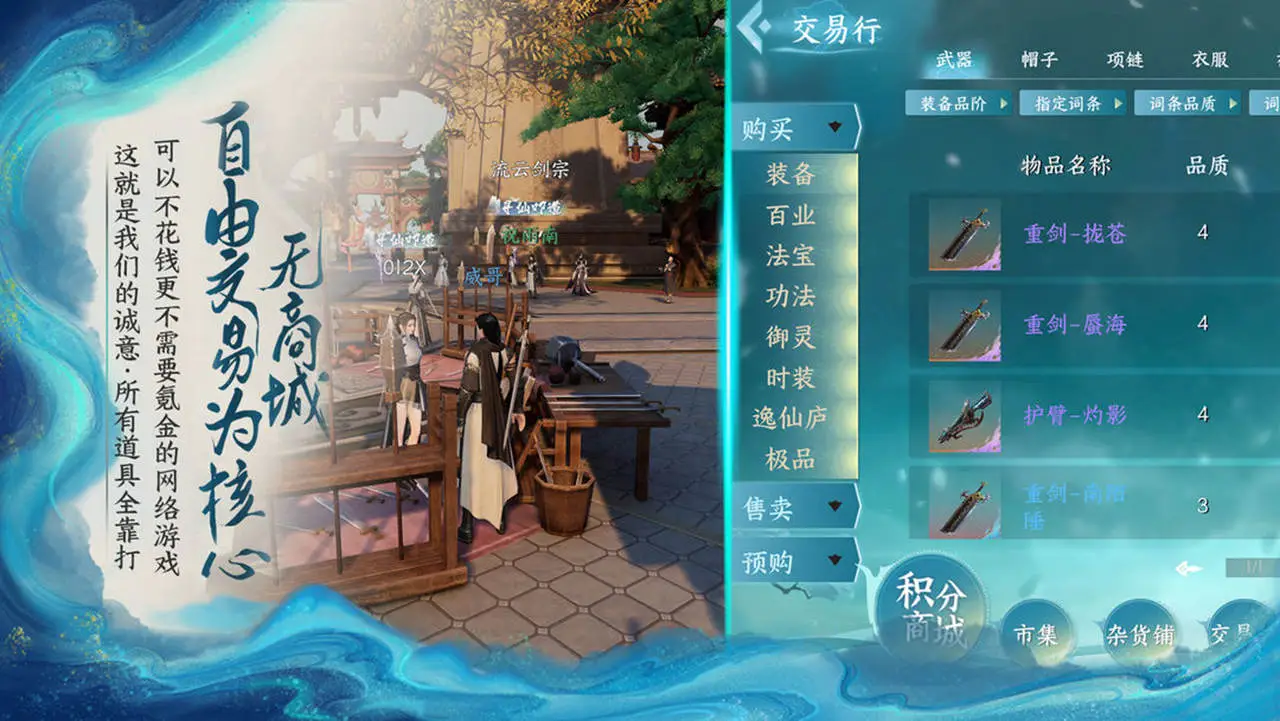The image size is (1280, 721).
Task: Expand the 售卖 sell section
Action: click(788, 507)
